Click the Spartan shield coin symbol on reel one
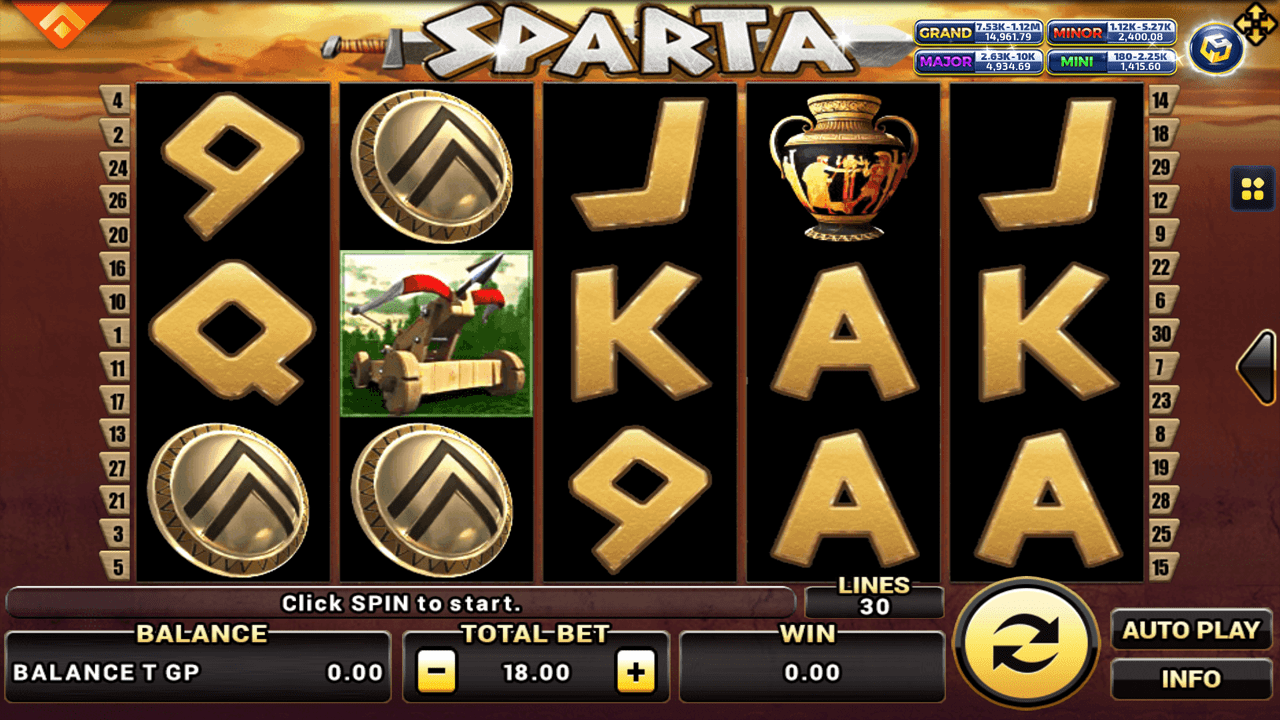The image size is (1280, 720). (x=232, y=502)
